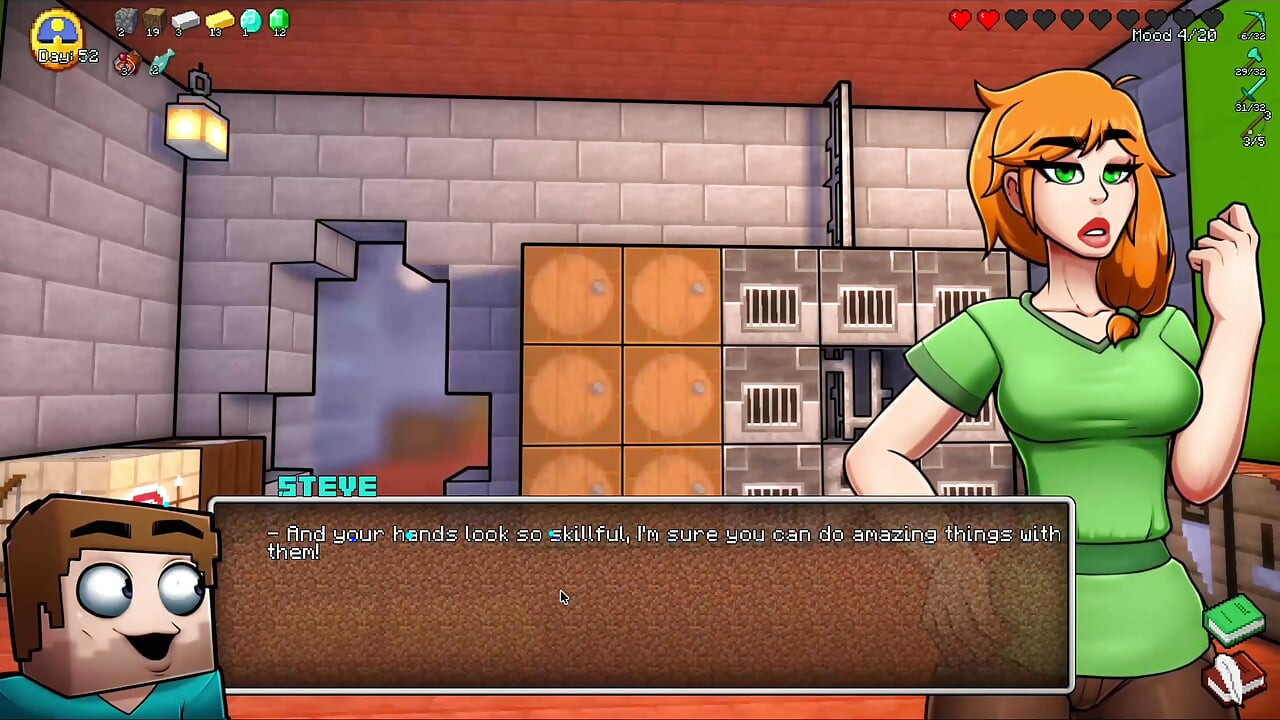The height and width of the screenshot is (720, 1280).
Task: Select the cobblestone resource icon
Action: (x=127, y=19)
